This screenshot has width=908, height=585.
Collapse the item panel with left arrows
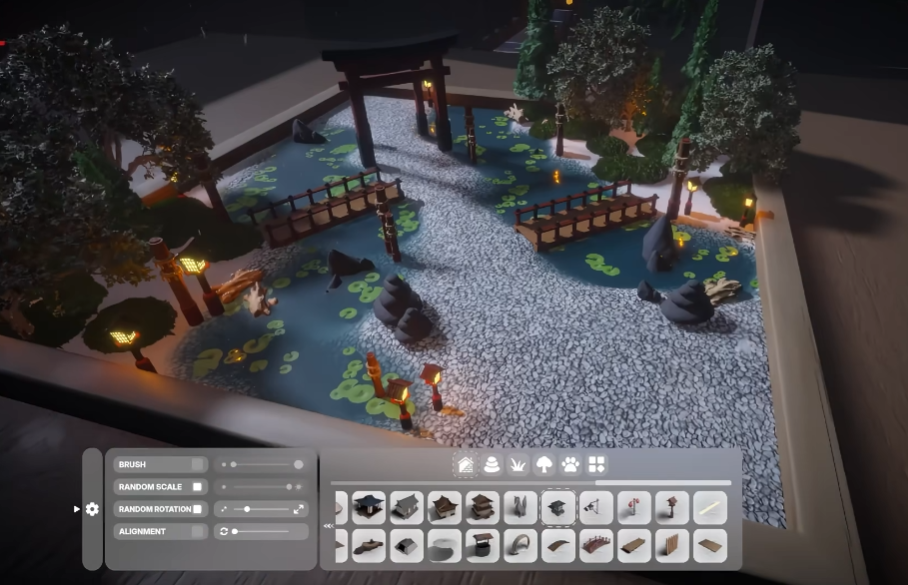click(x=328, y=526)
